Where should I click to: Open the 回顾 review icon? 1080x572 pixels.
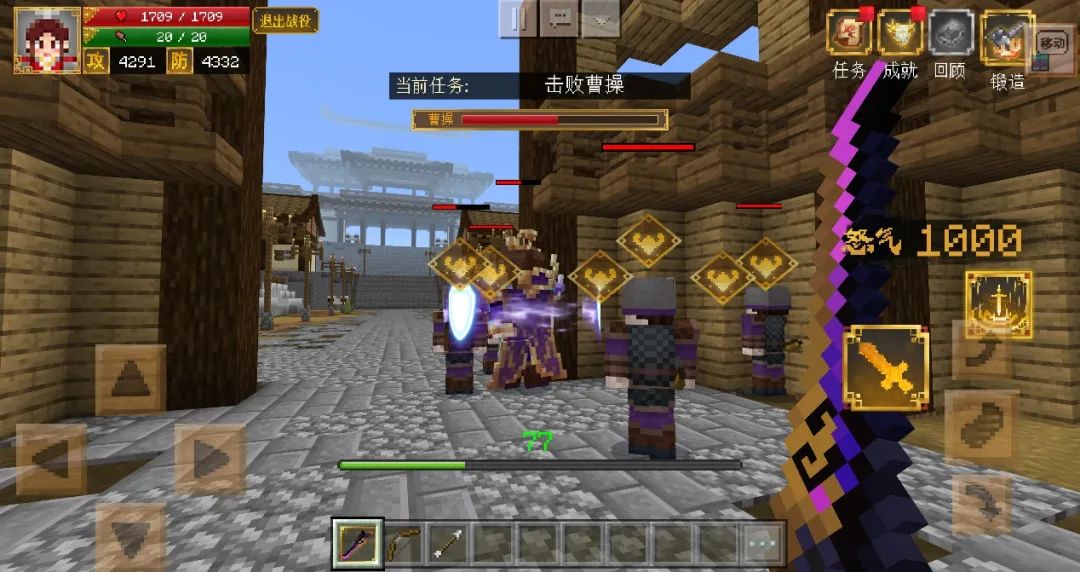point(950,35)
